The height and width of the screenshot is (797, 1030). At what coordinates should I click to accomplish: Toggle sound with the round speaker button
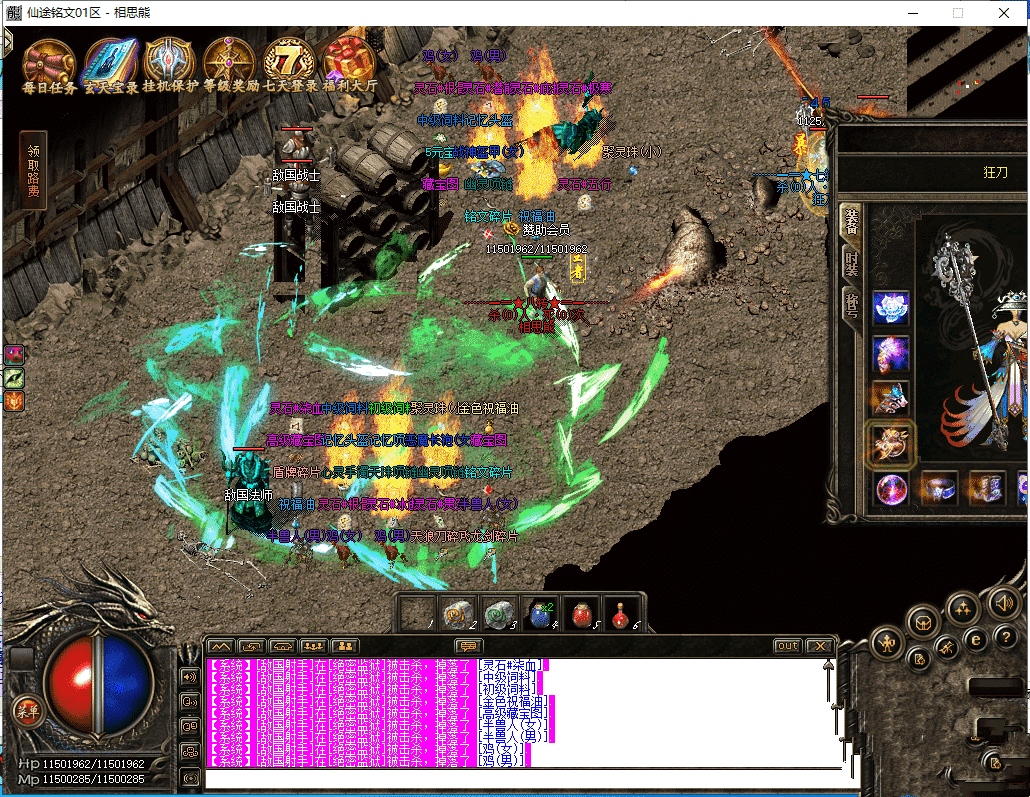[x=1003, y=602]
